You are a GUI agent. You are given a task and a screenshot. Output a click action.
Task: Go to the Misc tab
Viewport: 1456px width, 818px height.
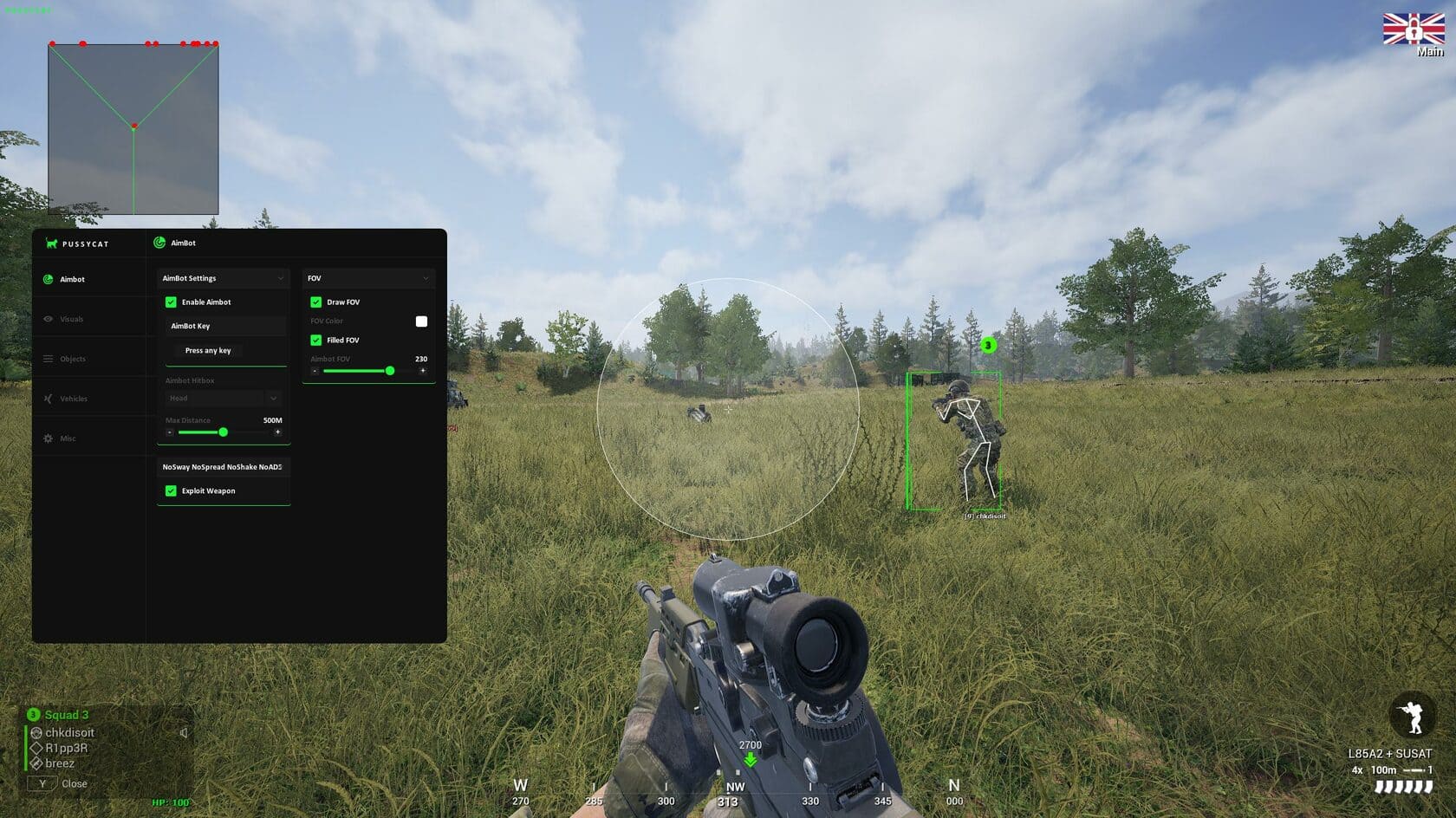68,438
